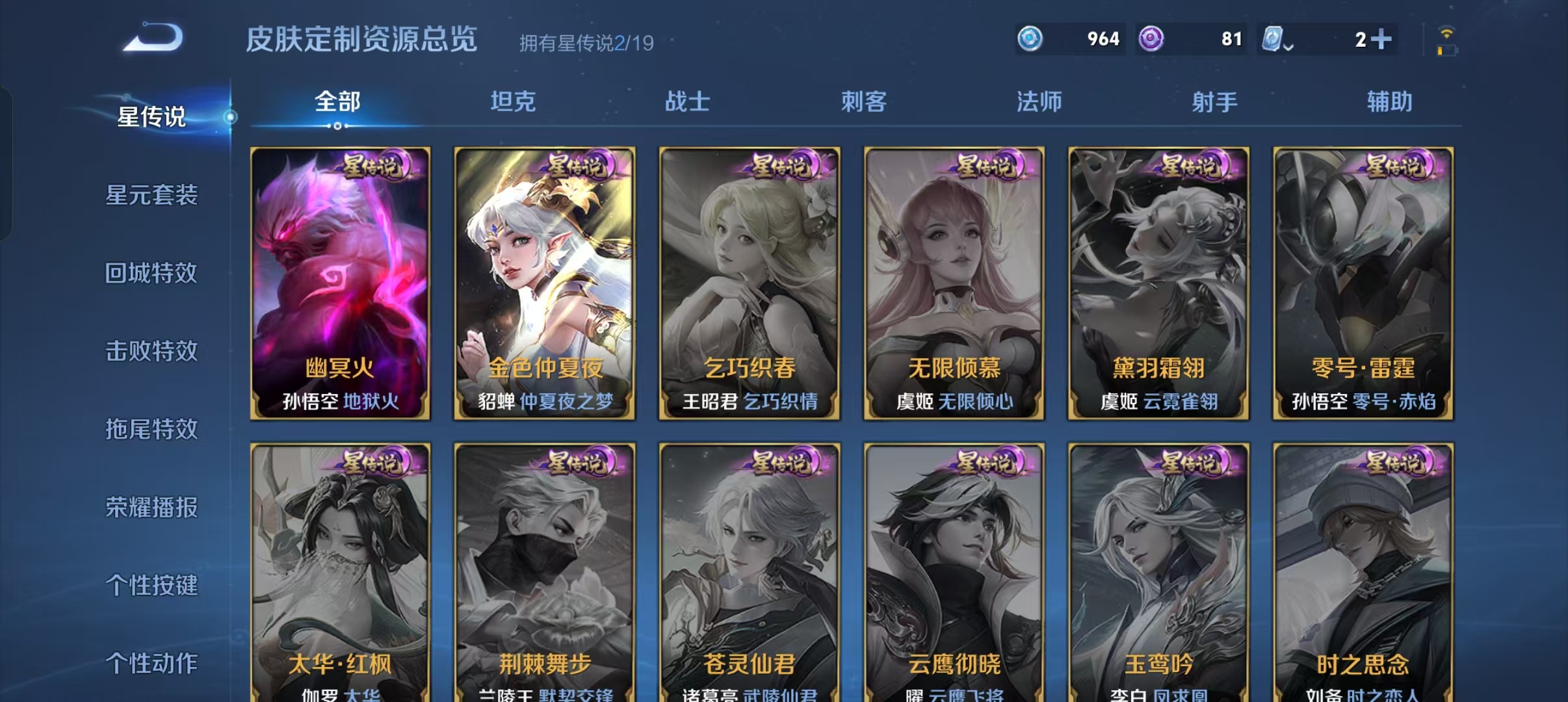Switch to the 射手 category tab
This screenshot has width=1568, height=702.
click(1213, 102)
